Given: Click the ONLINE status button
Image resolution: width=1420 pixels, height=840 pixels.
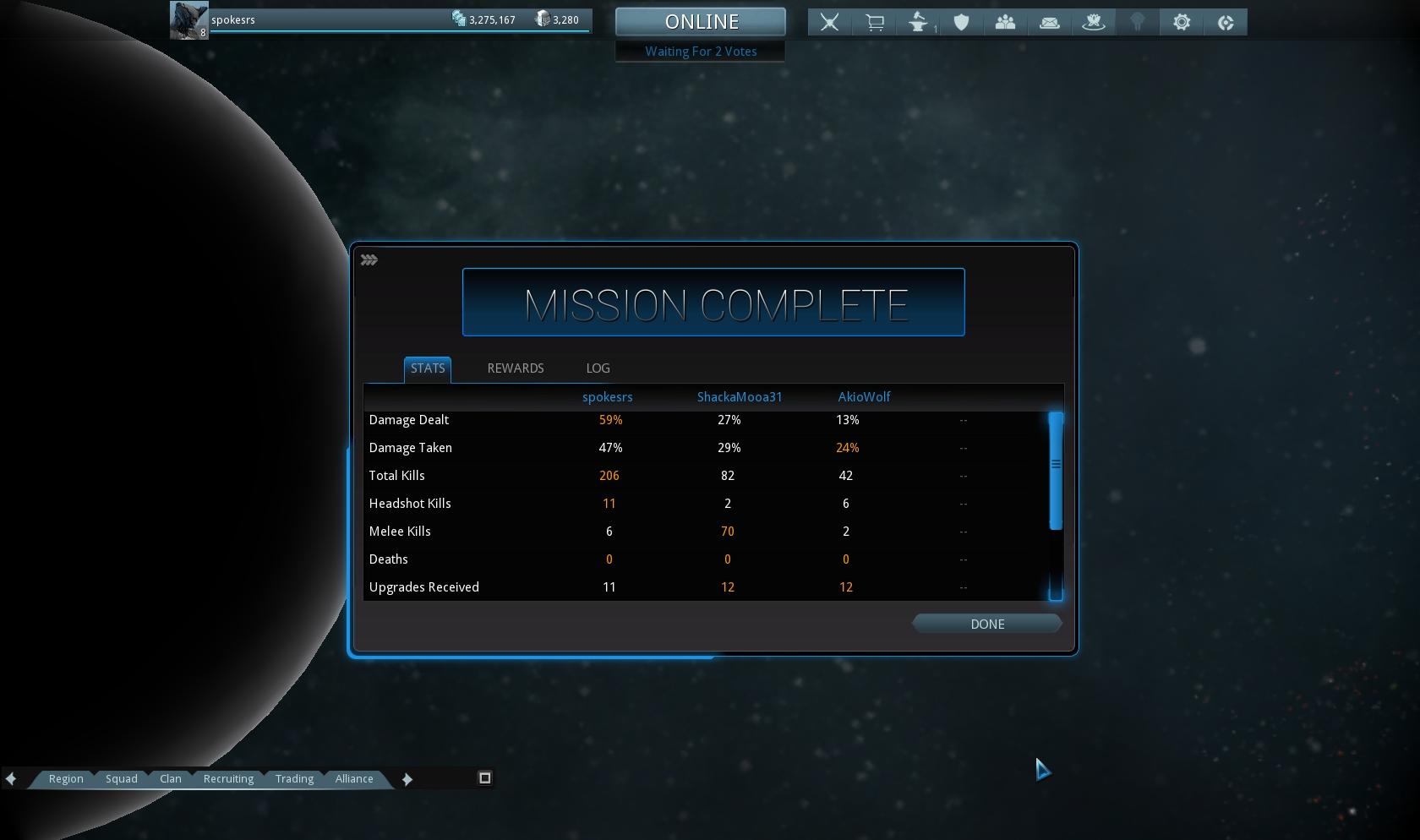Looking at the screenshot, I should (x=701, y=22).
